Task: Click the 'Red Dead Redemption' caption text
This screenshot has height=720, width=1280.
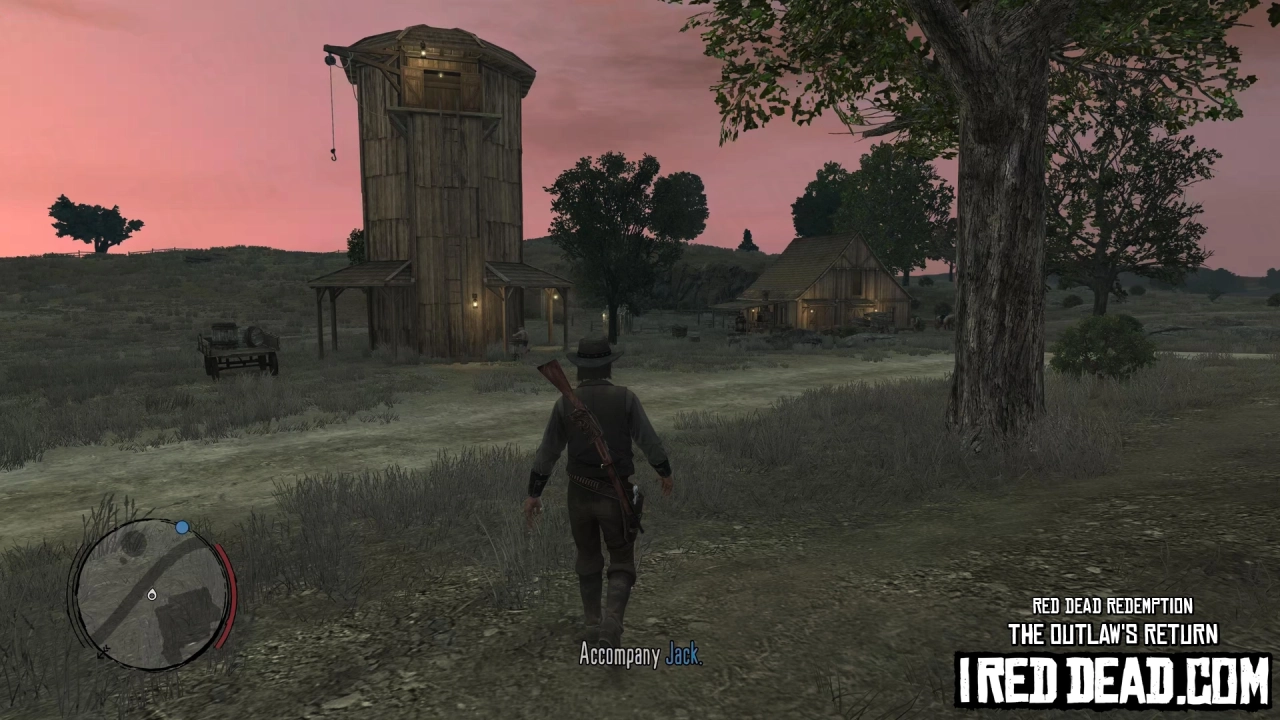Action: [1111, 606]
